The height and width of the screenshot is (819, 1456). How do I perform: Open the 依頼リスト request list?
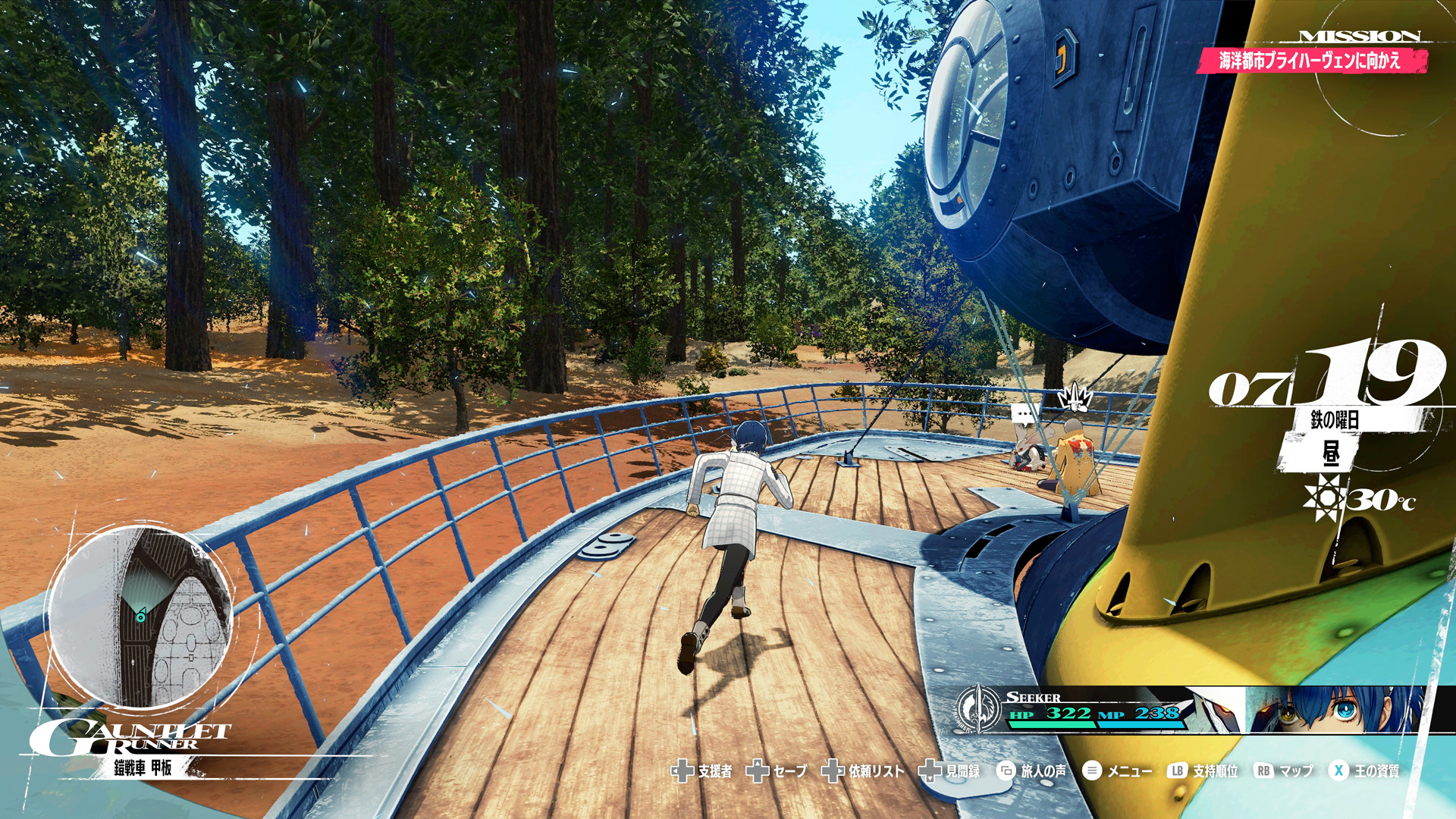tap(864, 771)
